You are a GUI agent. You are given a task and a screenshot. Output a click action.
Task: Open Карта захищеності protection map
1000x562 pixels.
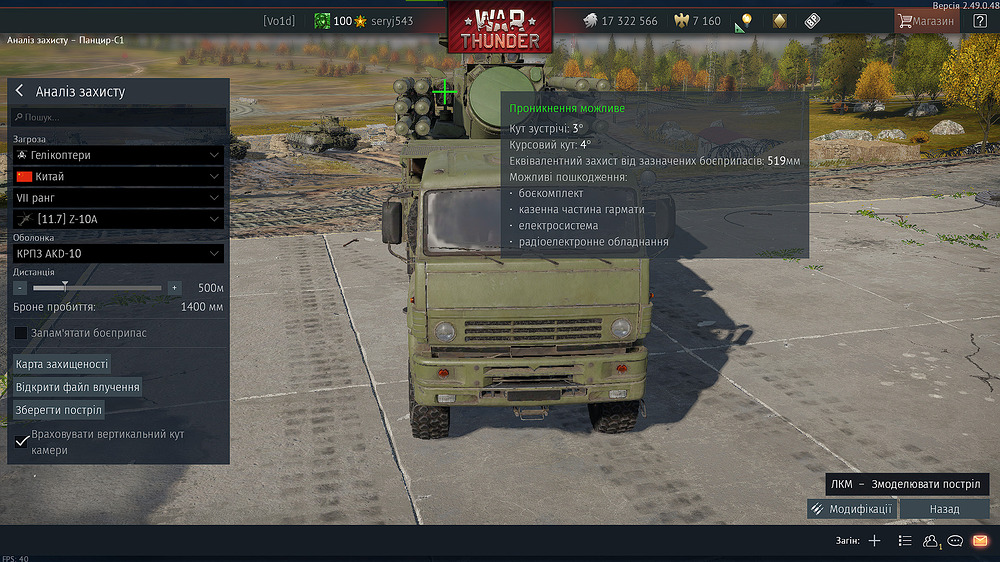(x=62, y=364)
